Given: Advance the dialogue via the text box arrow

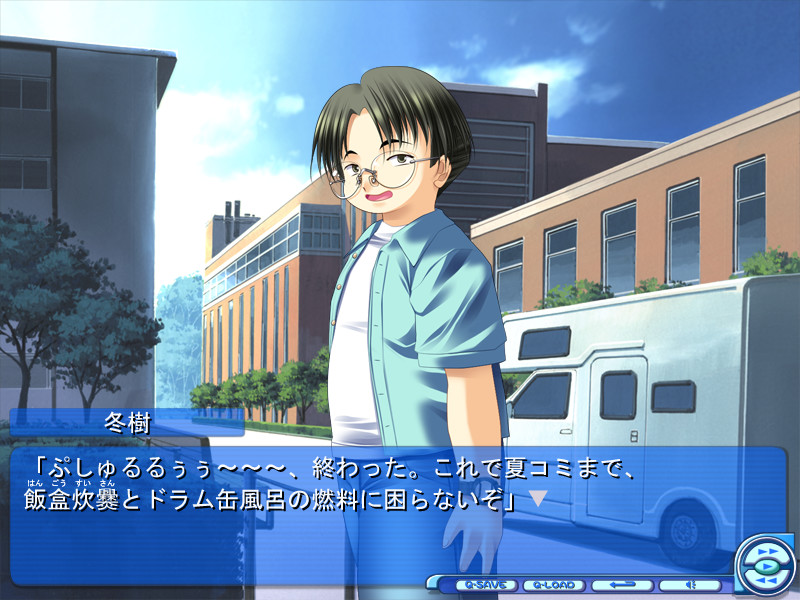Looking at the screenshot, I should point(538,498).
